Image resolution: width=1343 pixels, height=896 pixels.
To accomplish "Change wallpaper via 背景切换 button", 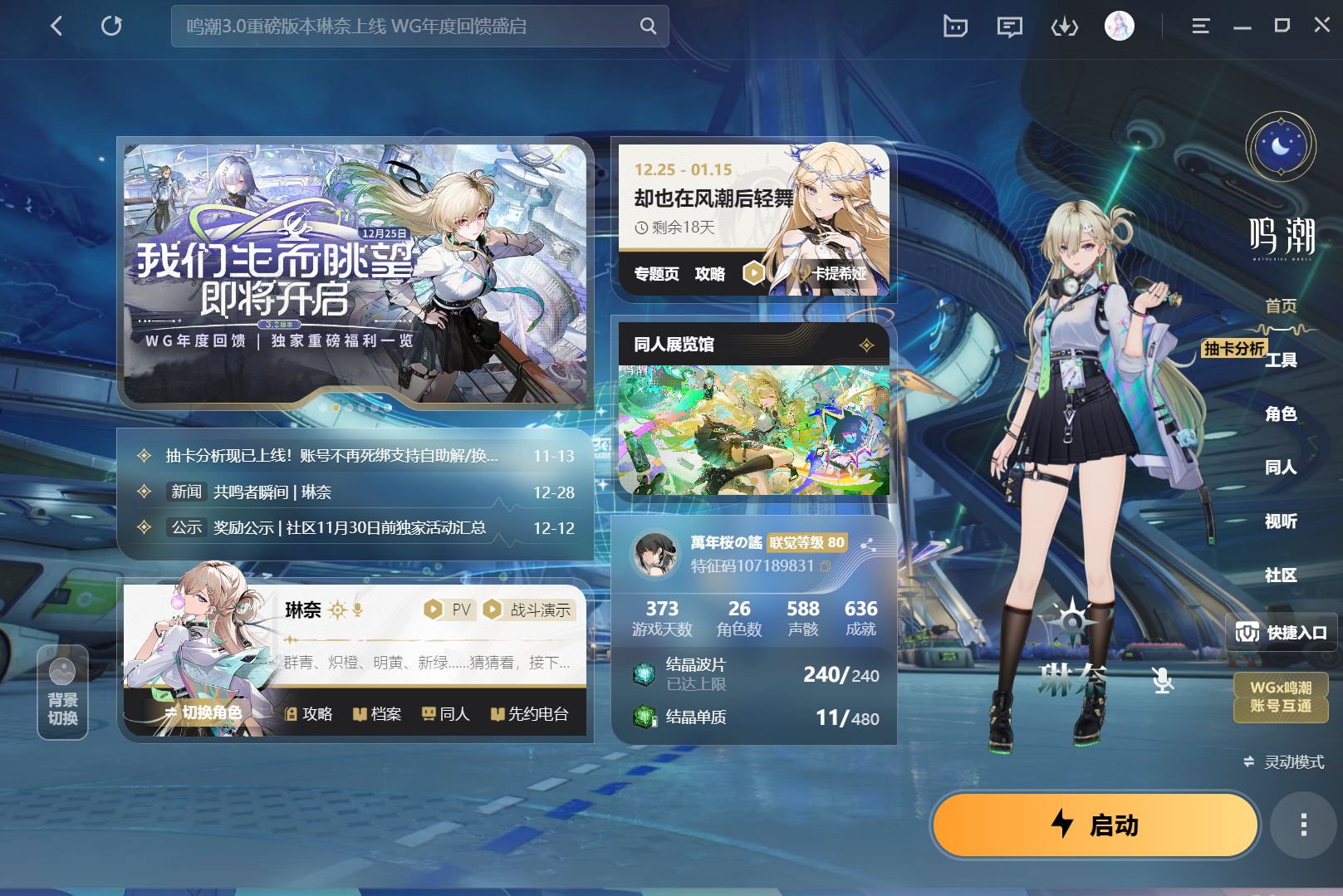I will pyautogui.click(x=62, y=692).
